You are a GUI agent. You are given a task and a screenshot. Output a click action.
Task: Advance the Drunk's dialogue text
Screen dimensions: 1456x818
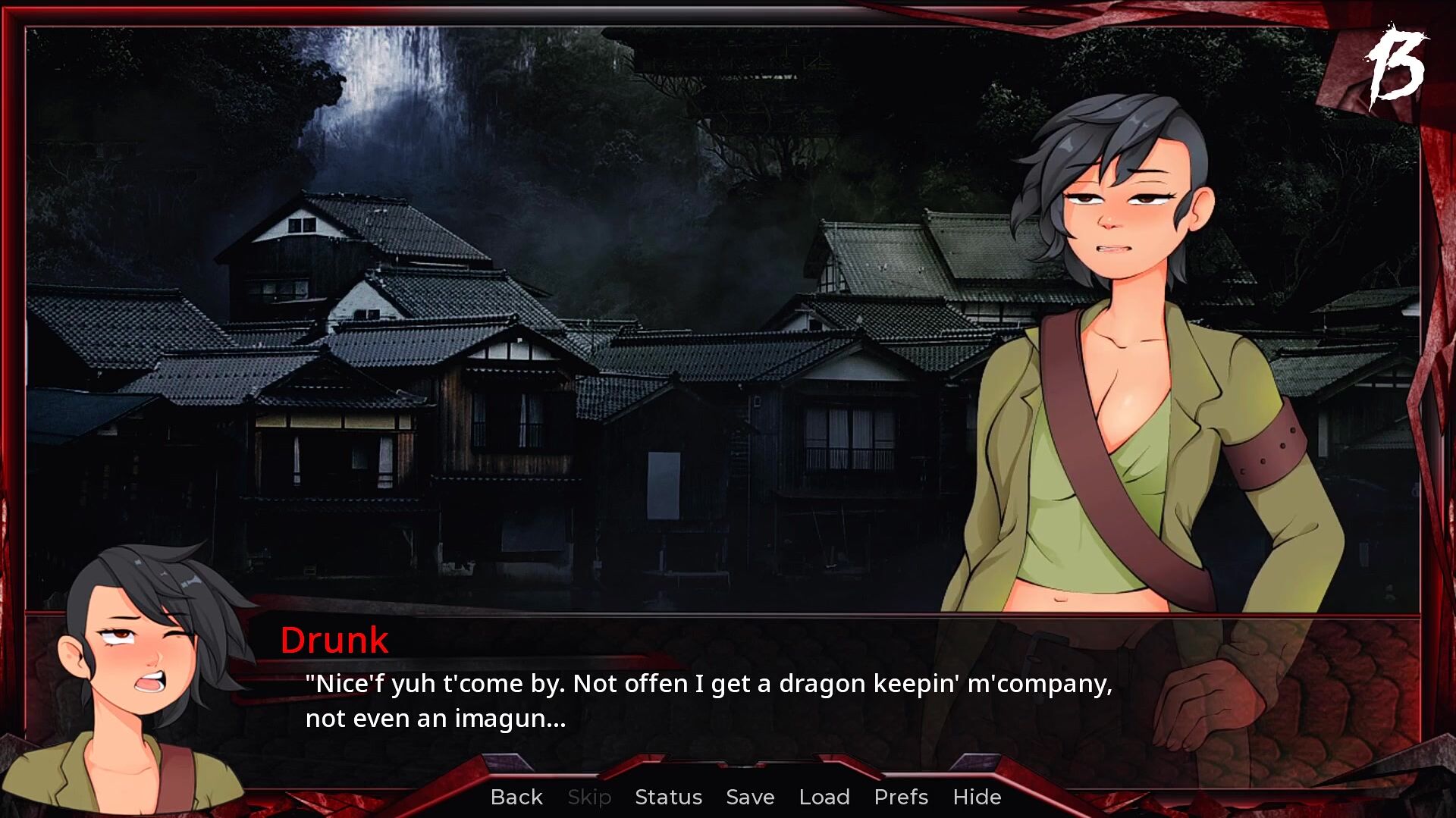pos(708,700)
